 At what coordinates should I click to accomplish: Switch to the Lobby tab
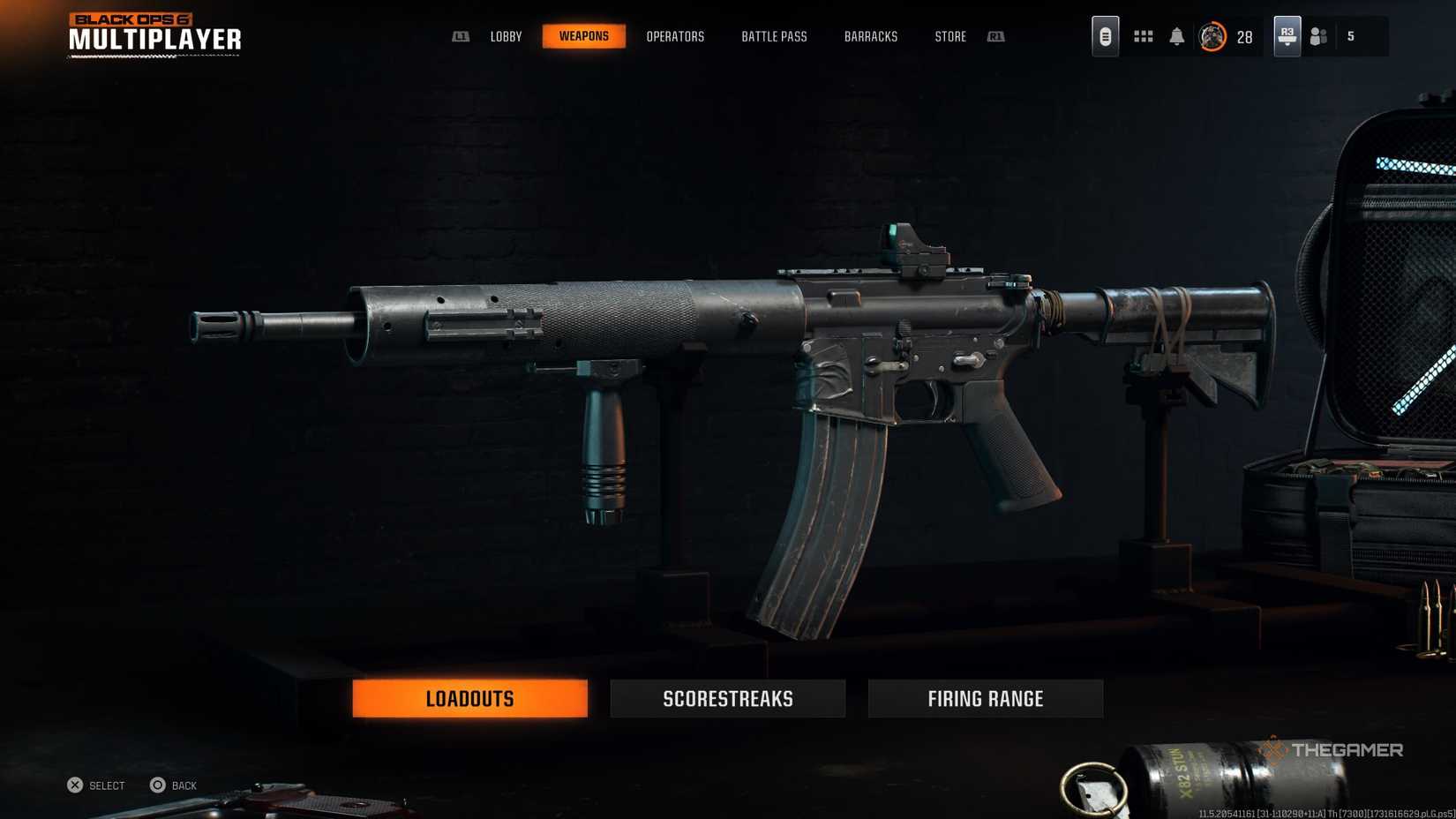tap(506, 37)
